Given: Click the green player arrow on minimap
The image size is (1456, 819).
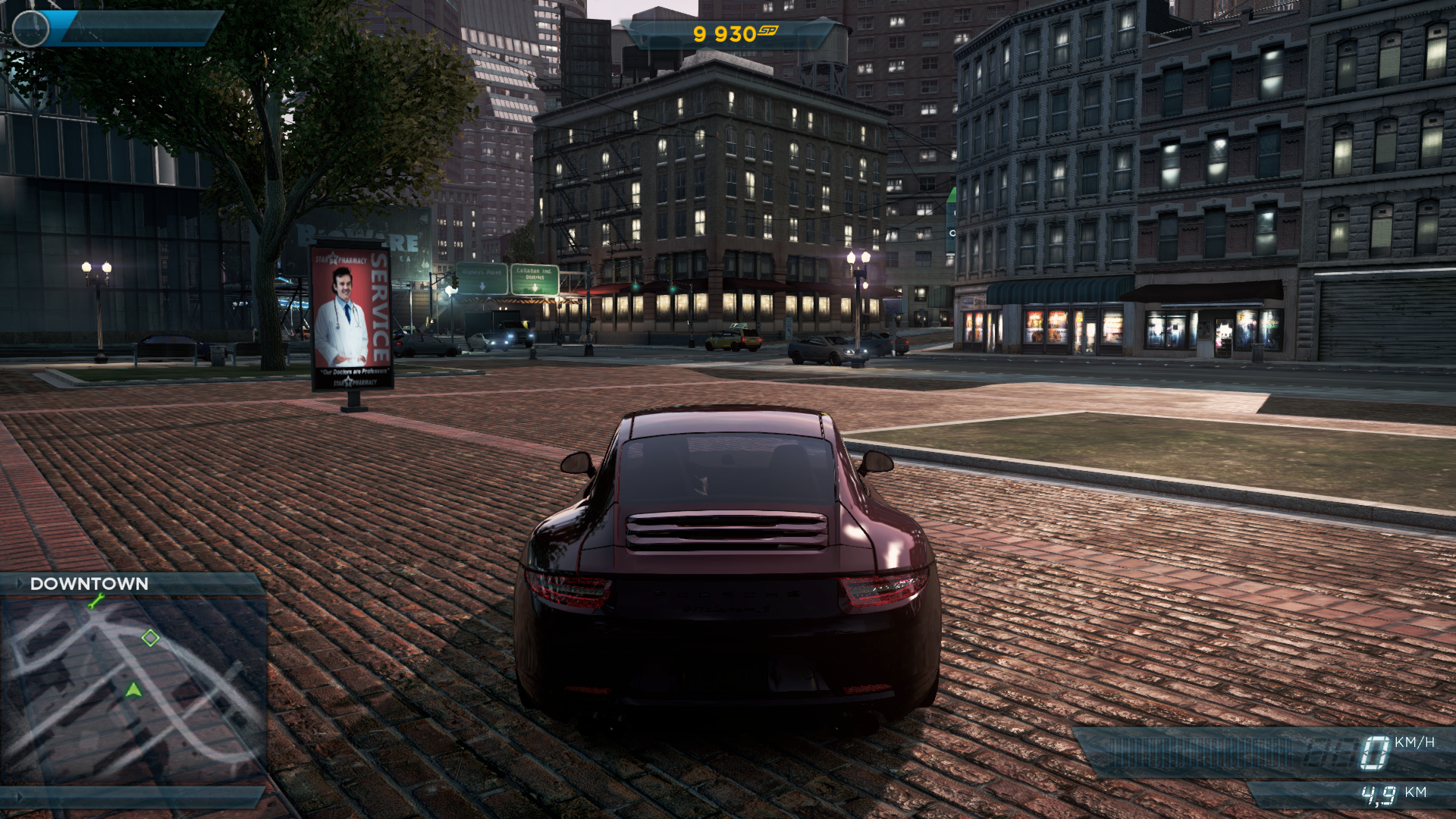Looking at the screenshot, I should coord(133,690).
